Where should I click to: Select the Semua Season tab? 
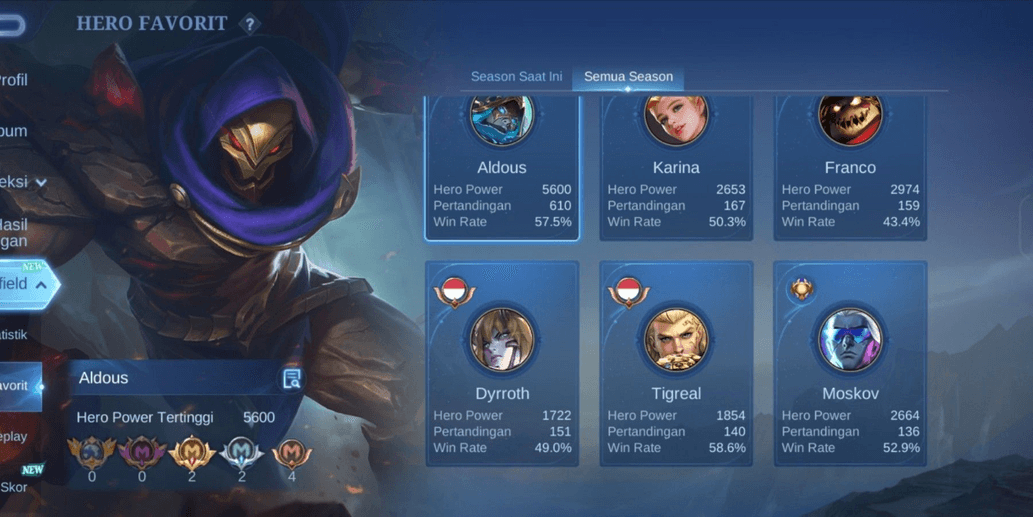click(628, 77)
